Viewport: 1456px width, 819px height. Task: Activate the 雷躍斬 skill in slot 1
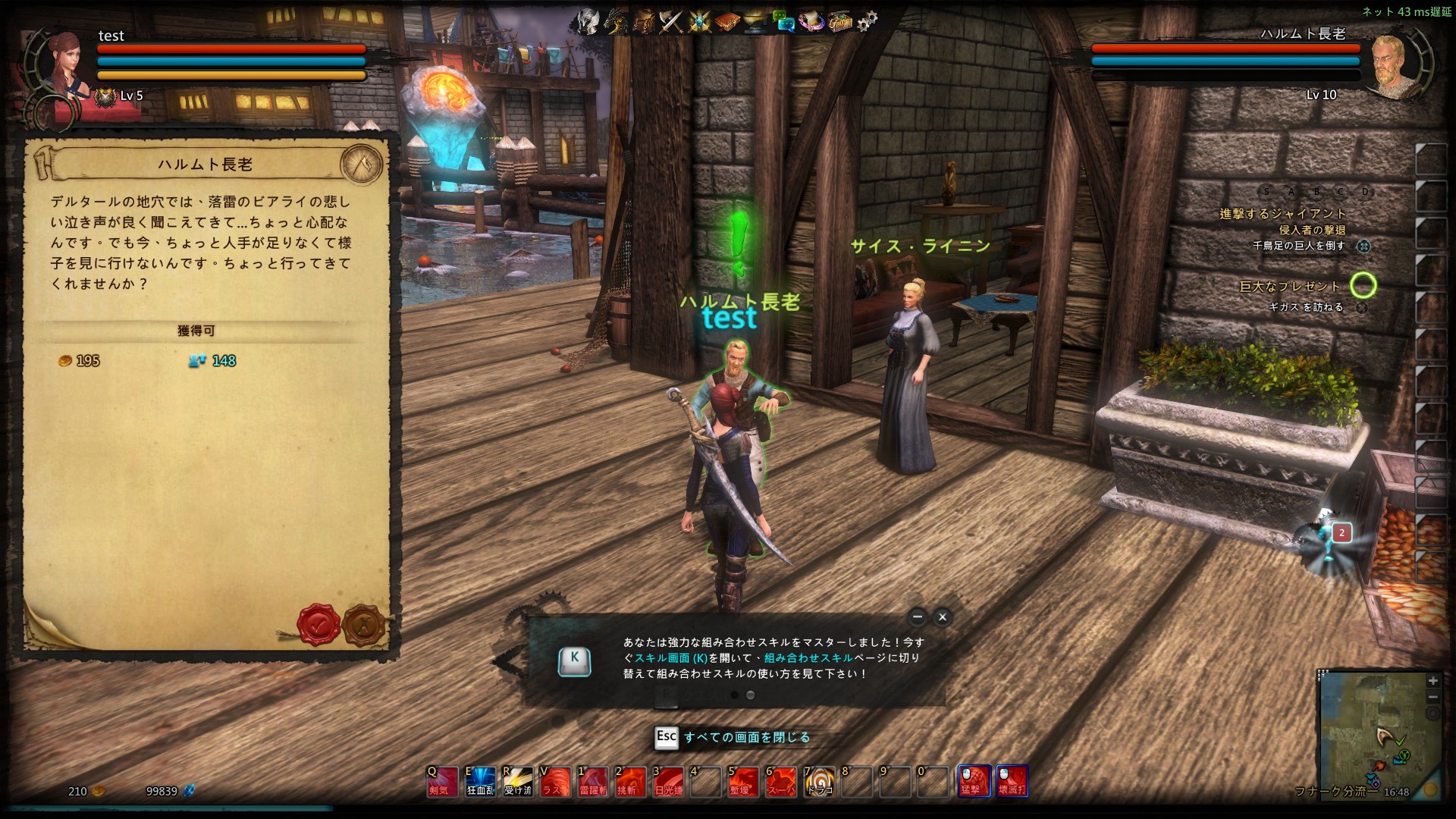pyautogui.click(x=593, y=781)
